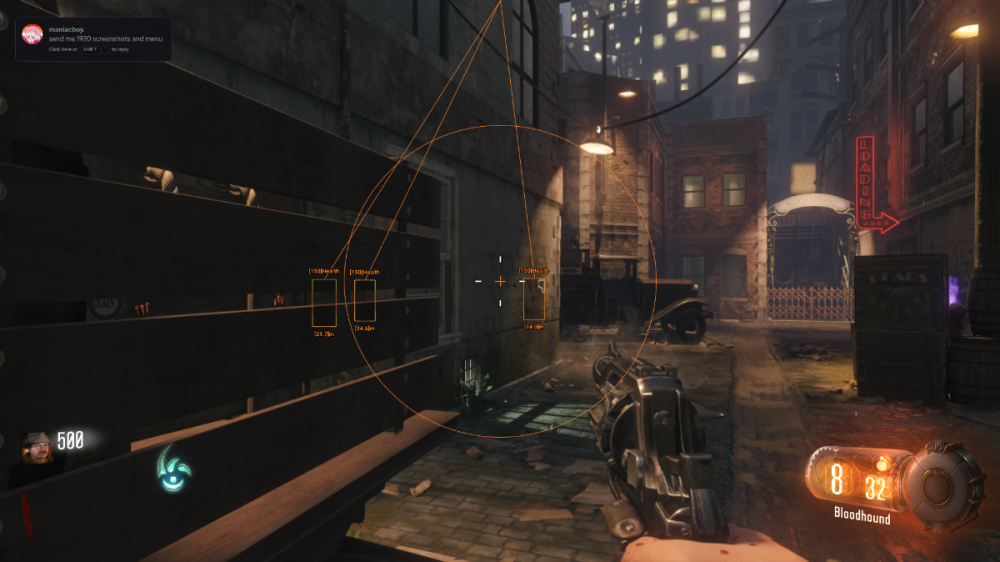The image size is (1000, 562).
Task: Click the round equipment dial beside the ammo tube
Action: [941, 486]
